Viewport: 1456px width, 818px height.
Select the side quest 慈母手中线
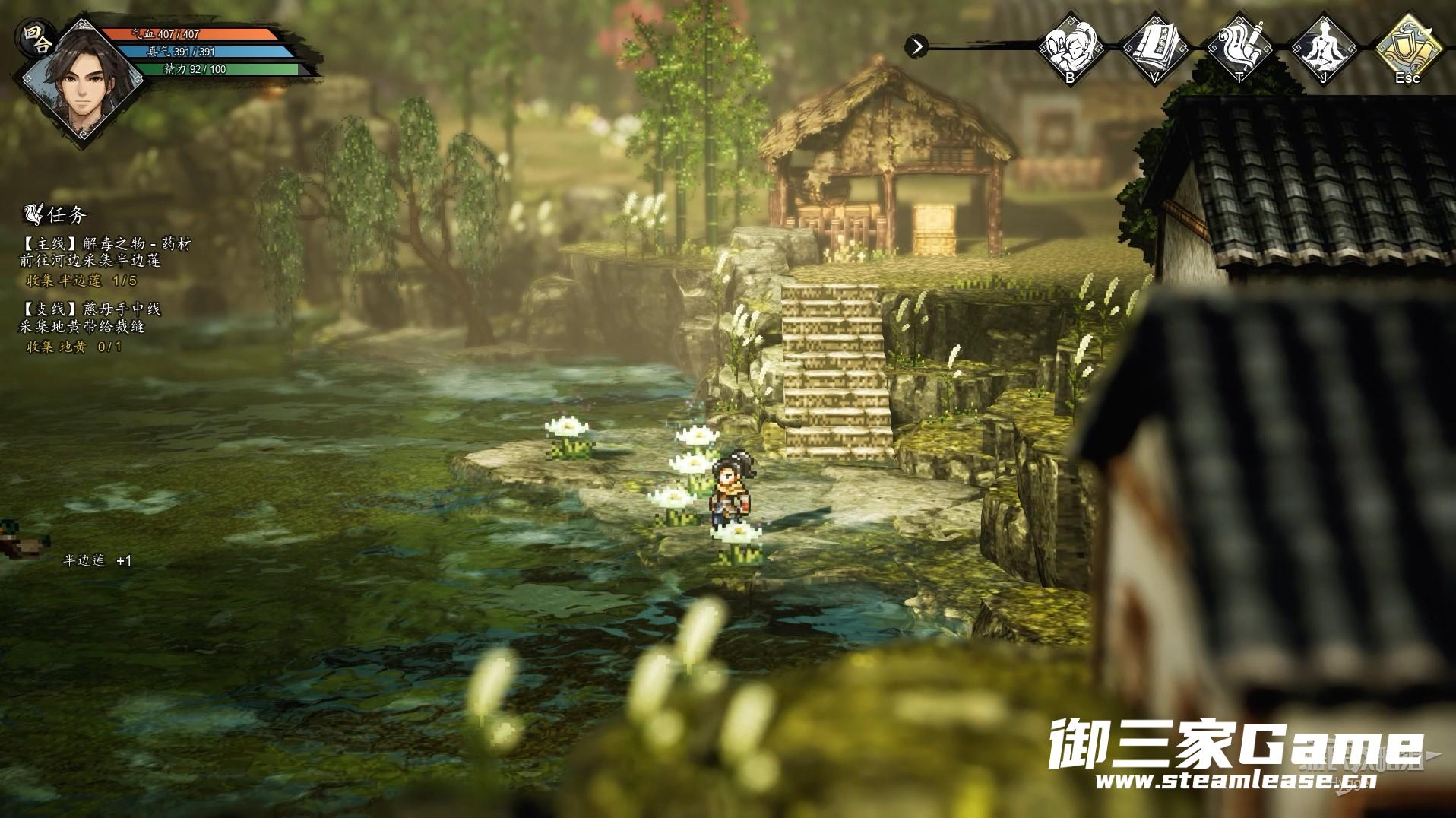[x=92, y=309]
